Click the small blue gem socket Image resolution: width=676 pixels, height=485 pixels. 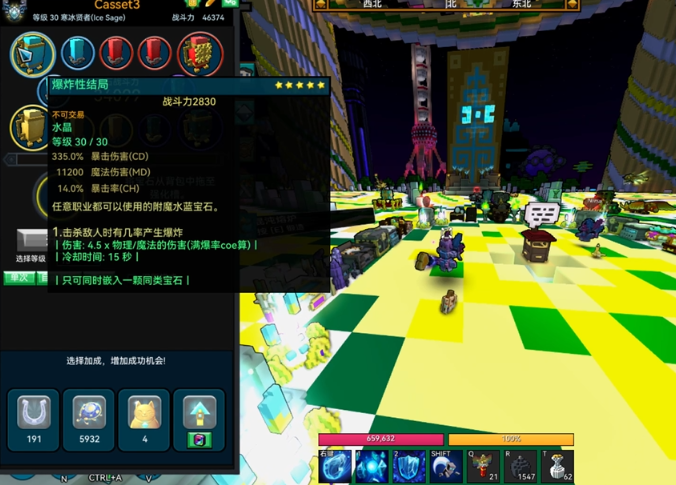78,53
